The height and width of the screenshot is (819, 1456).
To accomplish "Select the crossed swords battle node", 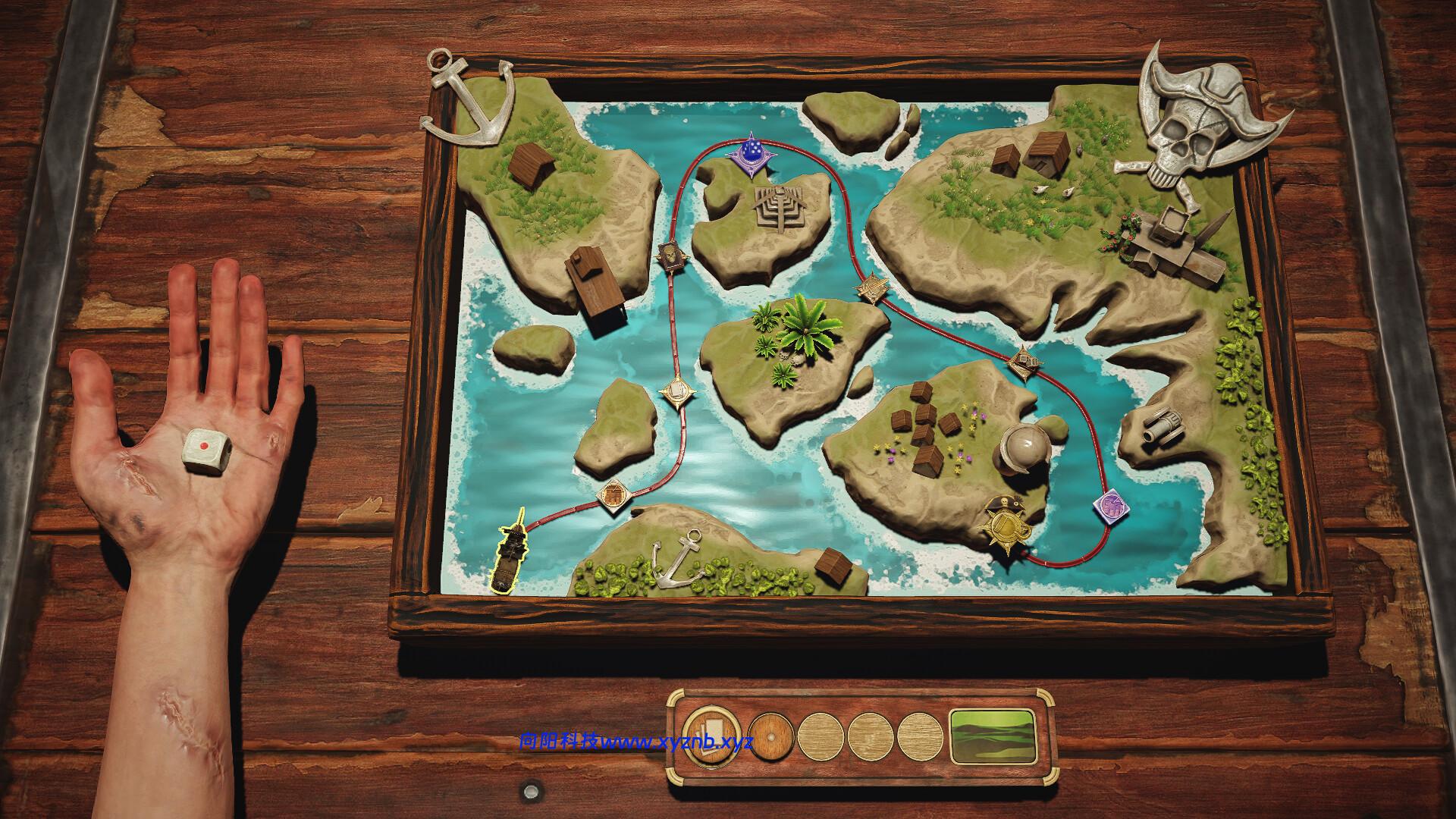I will coord(871,287).
